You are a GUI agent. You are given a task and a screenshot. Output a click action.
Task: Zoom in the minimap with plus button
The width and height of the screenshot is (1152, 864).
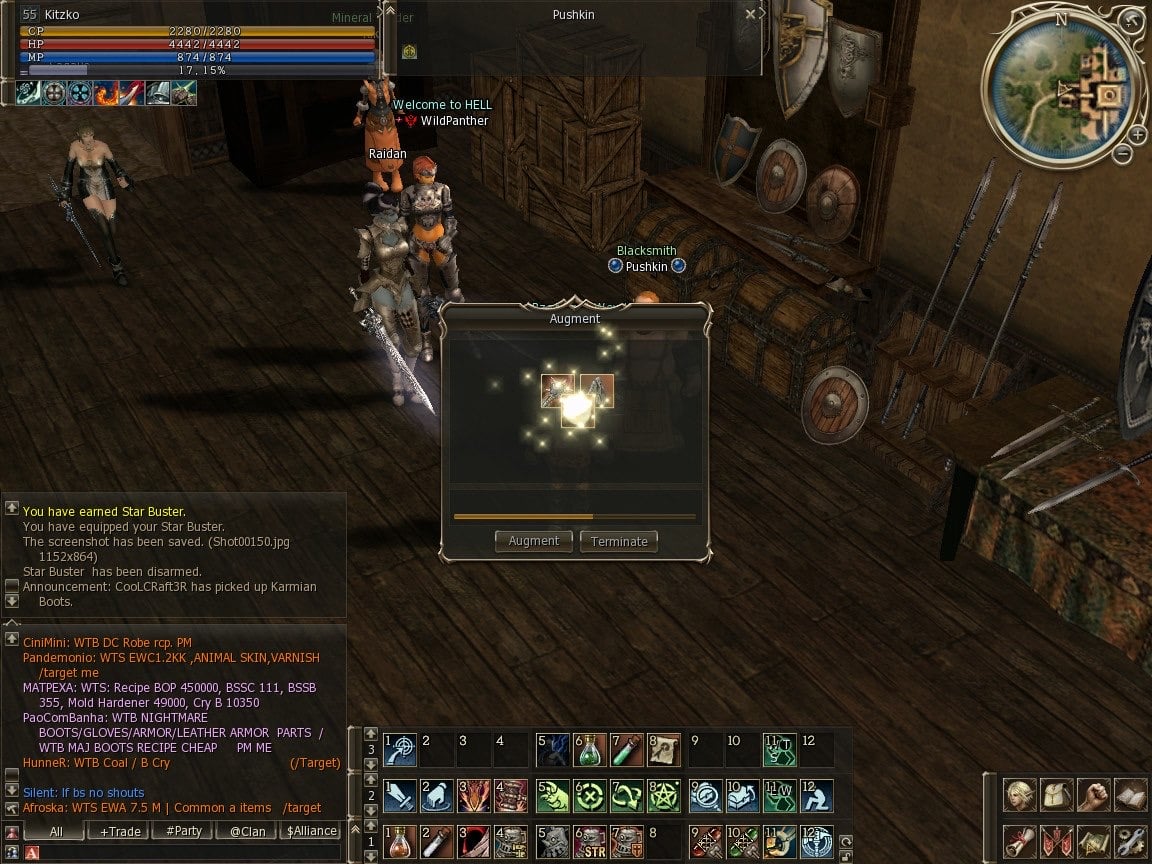(1138, 135)
